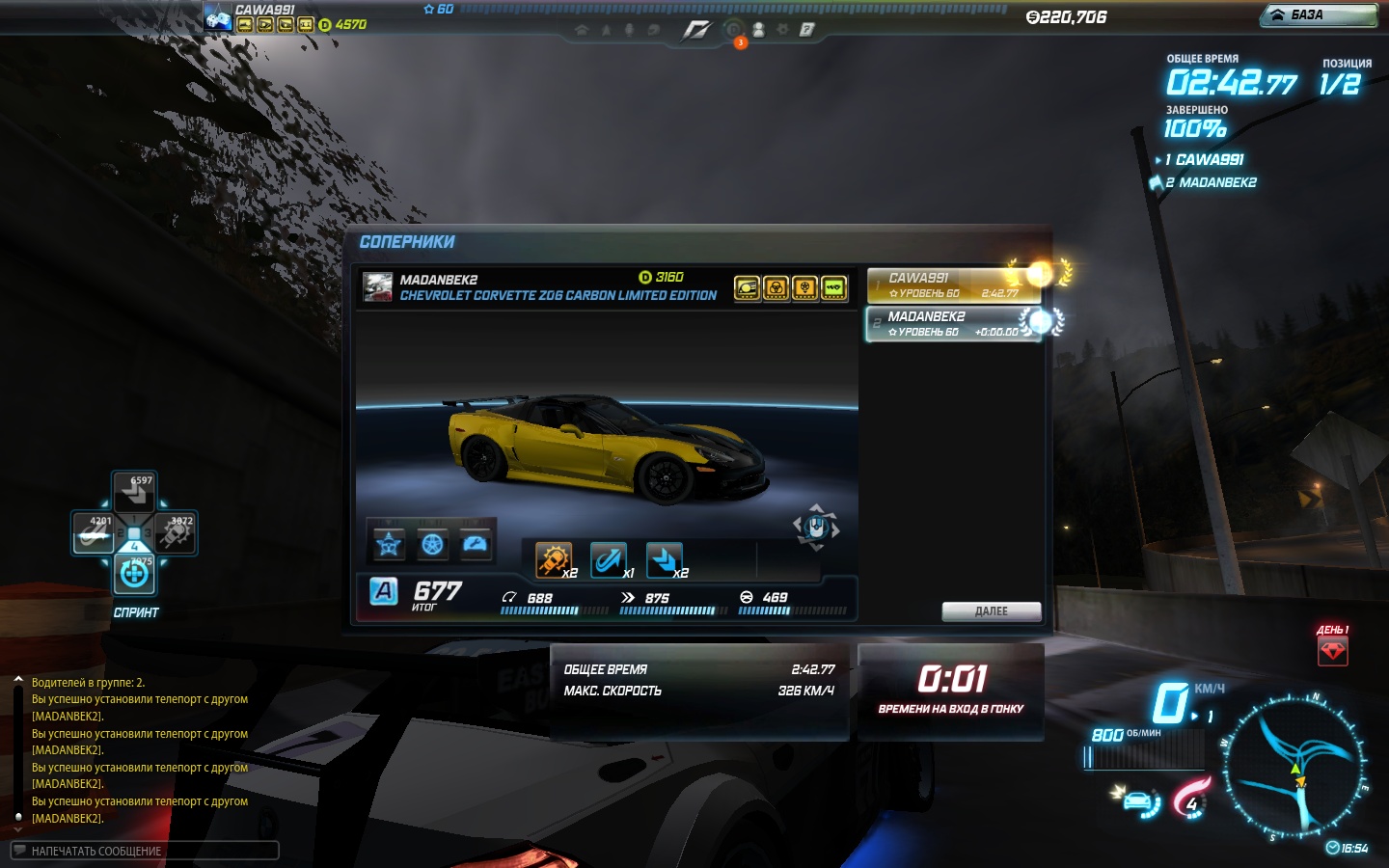Open the friends silhouette icon in top bar
1389x868 pixels.
click(x=758, y=30)
